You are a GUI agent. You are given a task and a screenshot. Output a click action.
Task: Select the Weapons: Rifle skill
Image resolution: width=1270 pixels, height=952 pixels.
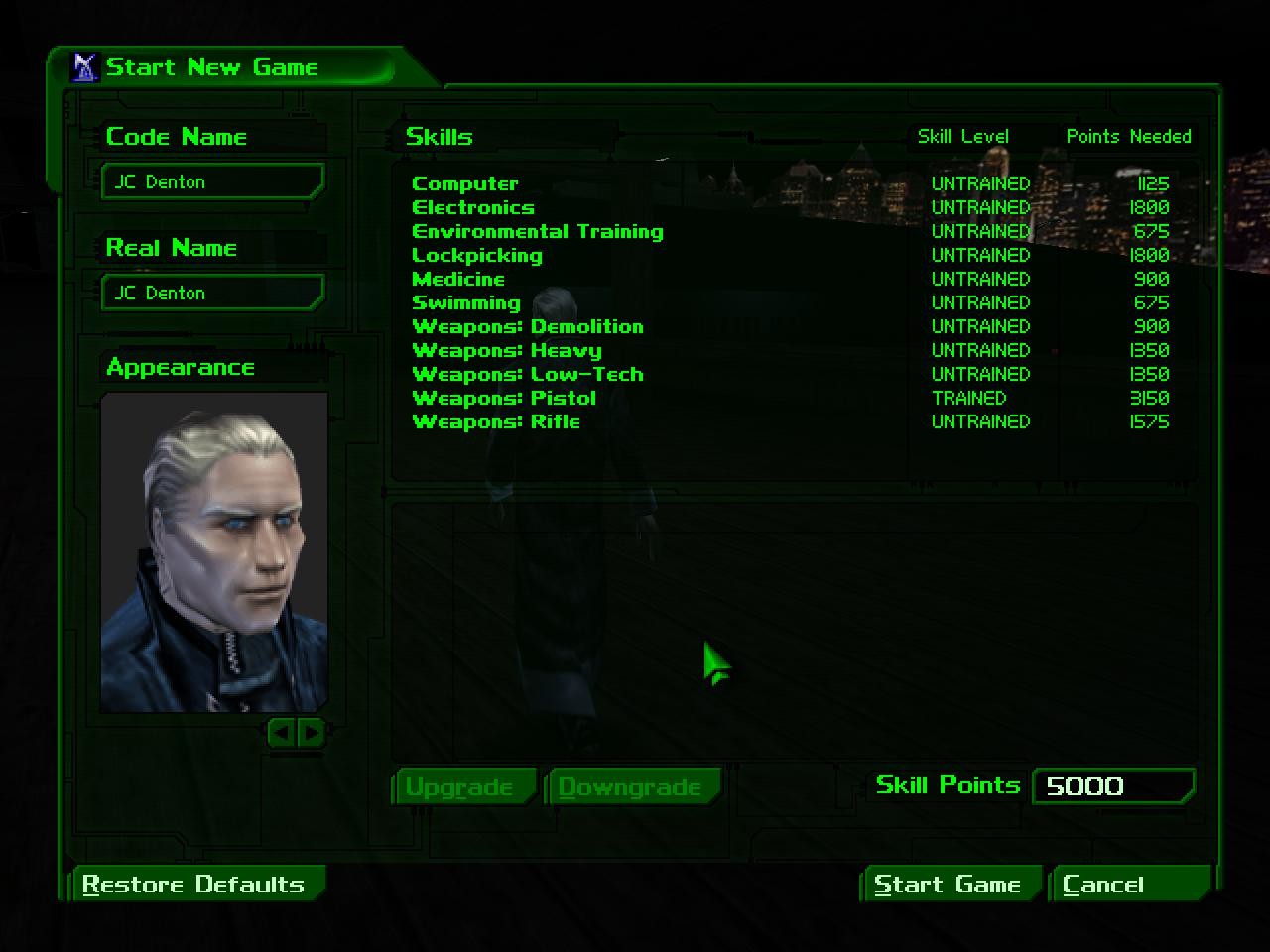[x=496, y=421]
